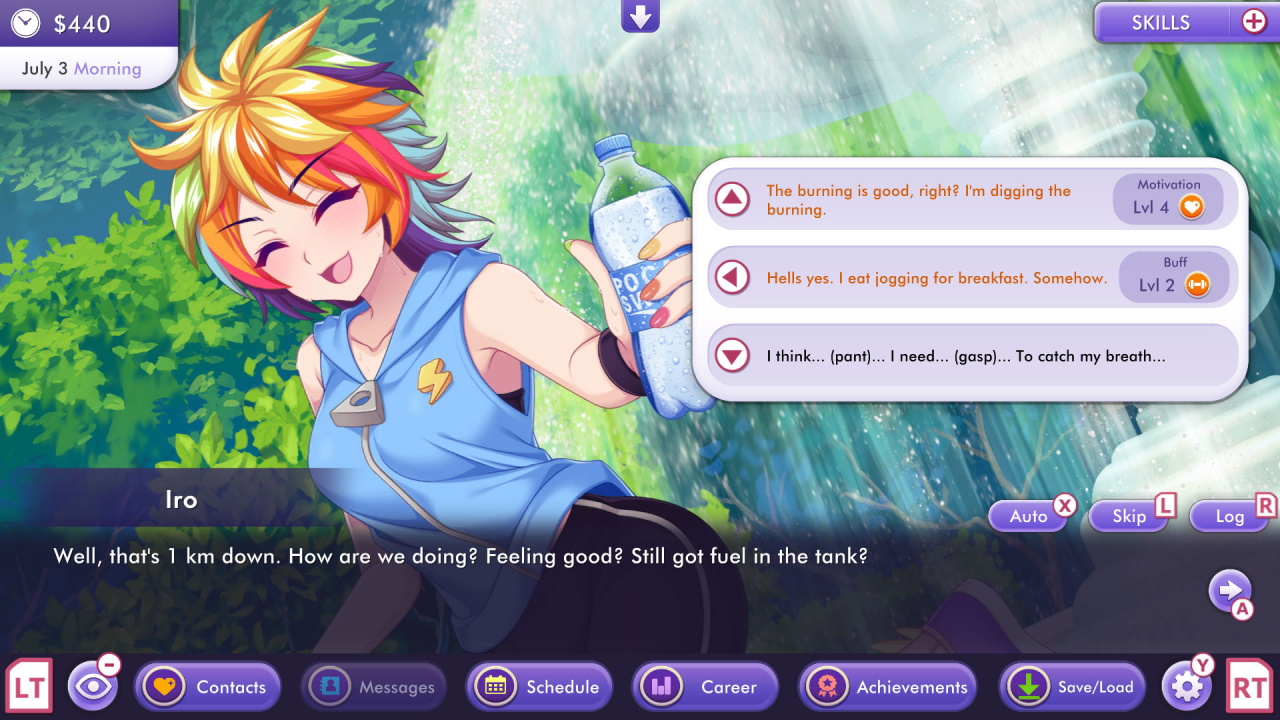Viewport: 1280px width, 720px height.
Task: Click the clock icon next to $440
Action: [26, 22]
